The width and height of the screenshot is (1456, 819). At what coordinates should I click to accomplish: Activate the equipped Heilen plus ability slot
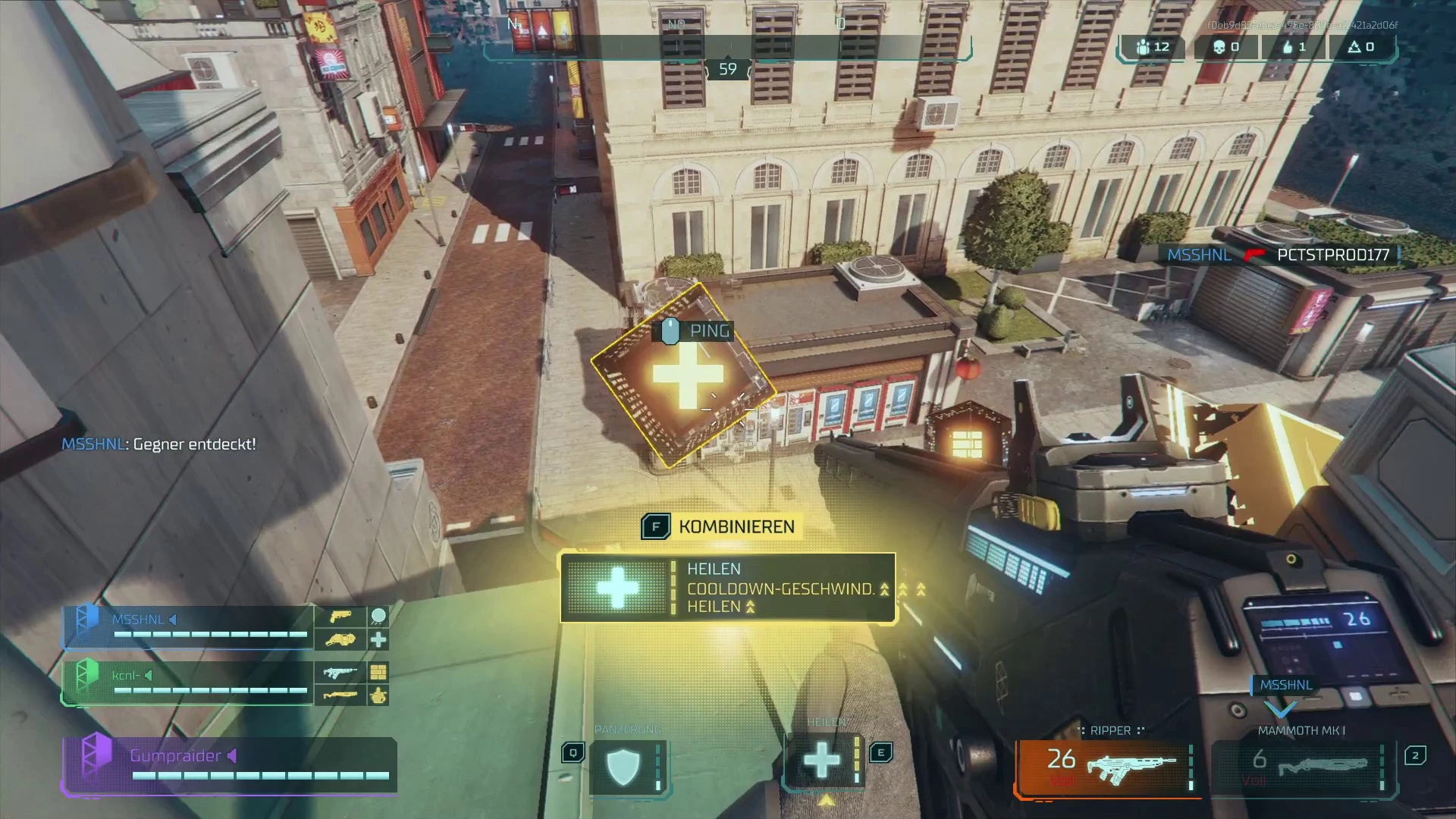click(x=822, y=761)
